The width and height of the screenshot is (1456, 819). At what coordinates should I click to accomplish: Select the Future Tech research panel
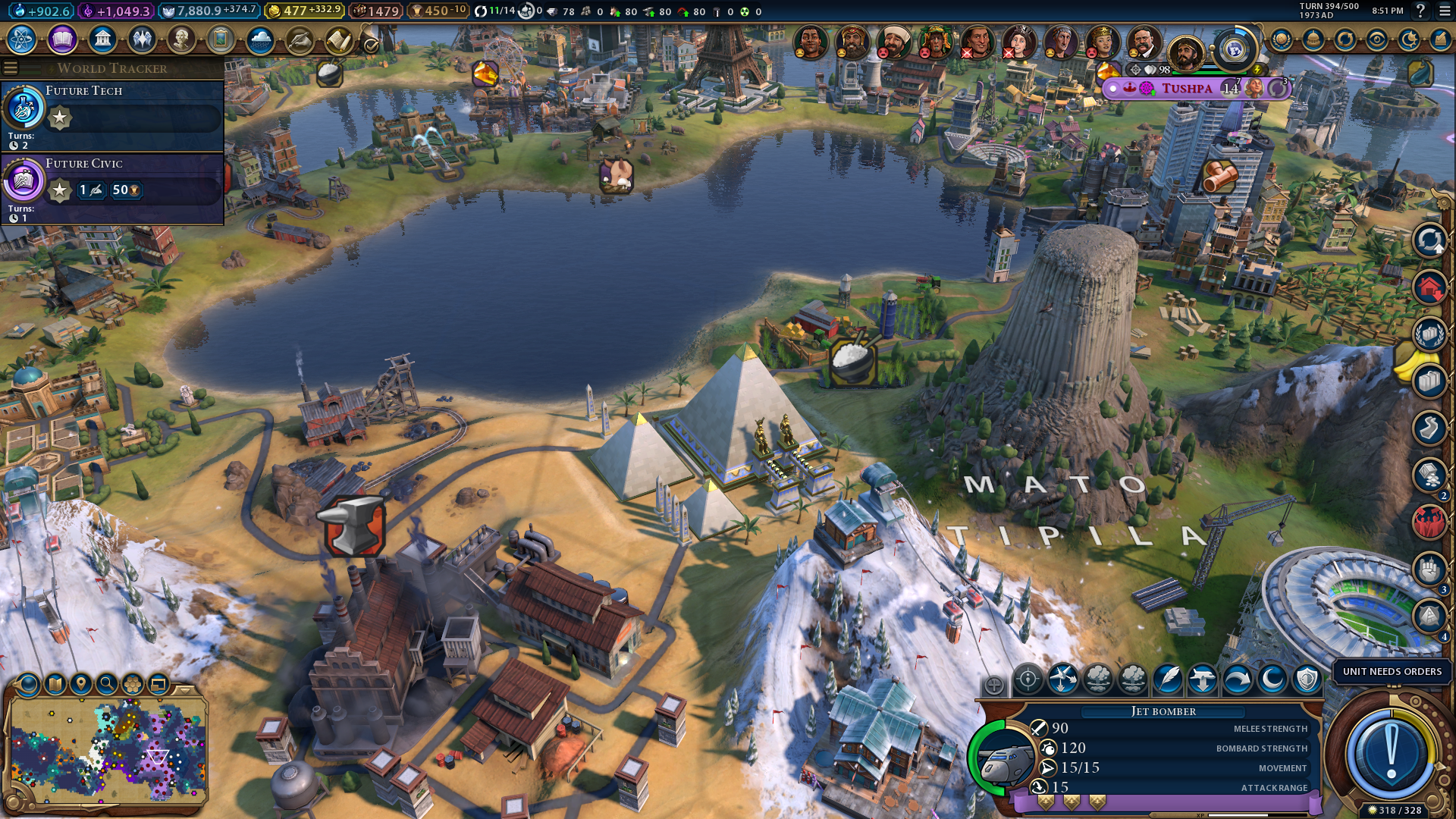pos(112,115)
